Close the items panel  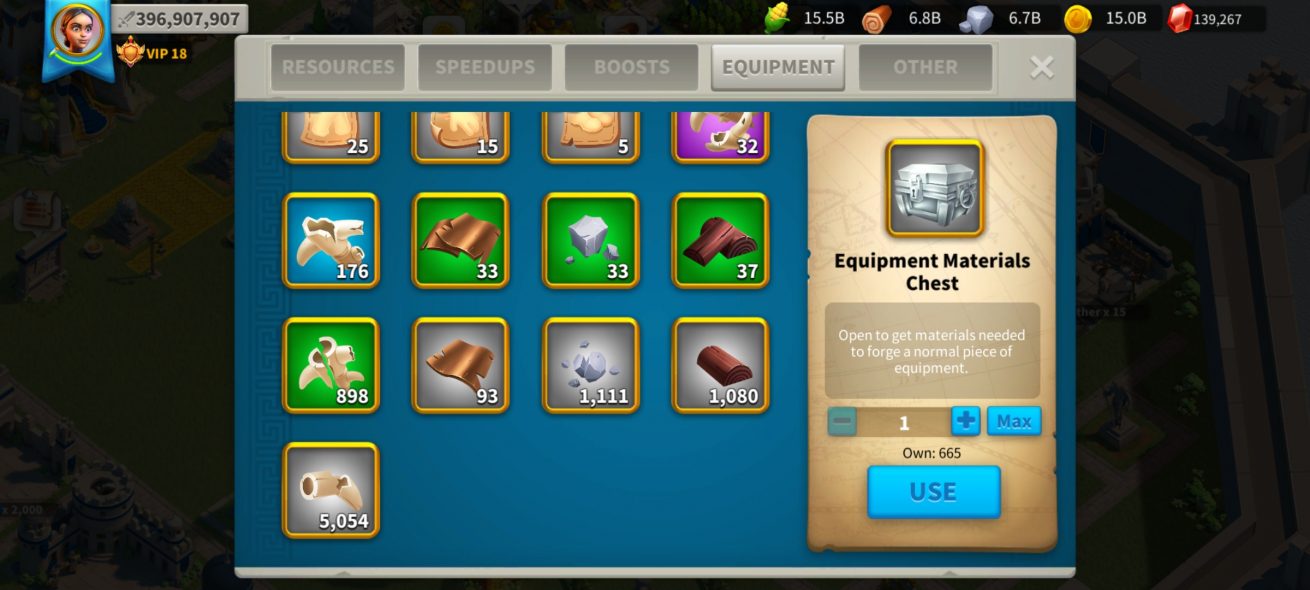(x=1041, y=67)
